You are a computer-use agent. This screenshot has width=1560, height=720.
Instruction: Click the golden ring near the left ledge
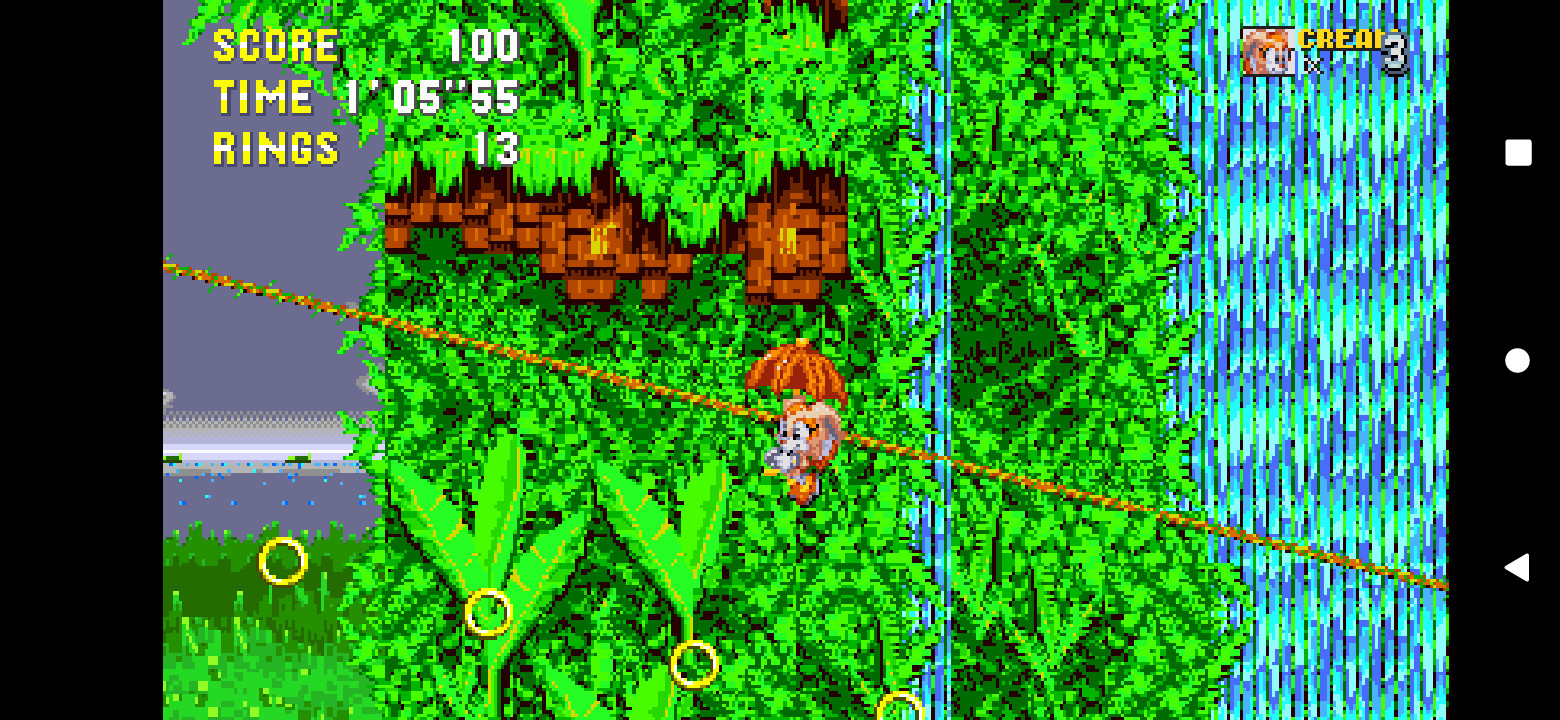point(283,563)
